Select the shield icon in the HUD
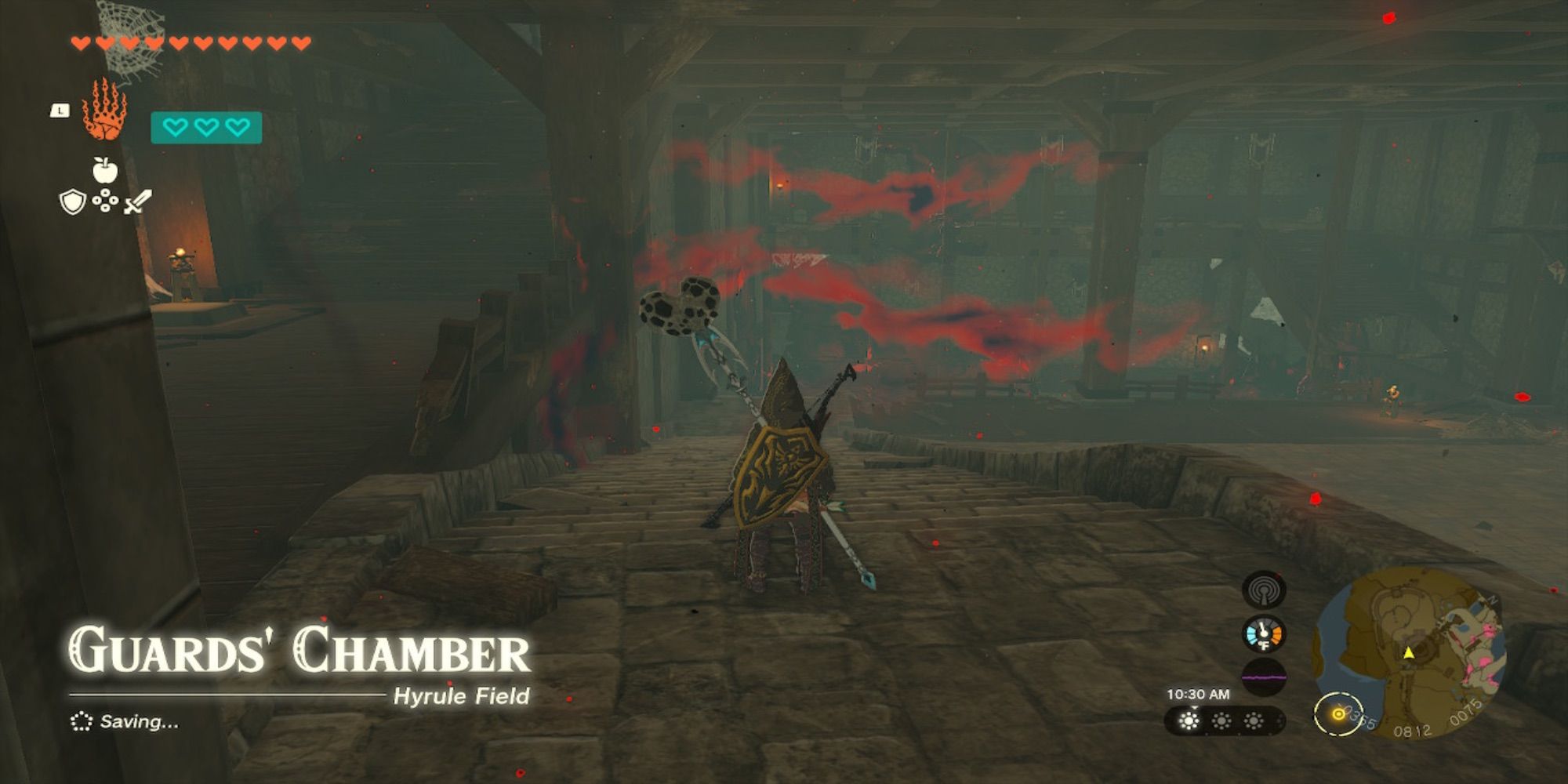 (x=72, y=201)
